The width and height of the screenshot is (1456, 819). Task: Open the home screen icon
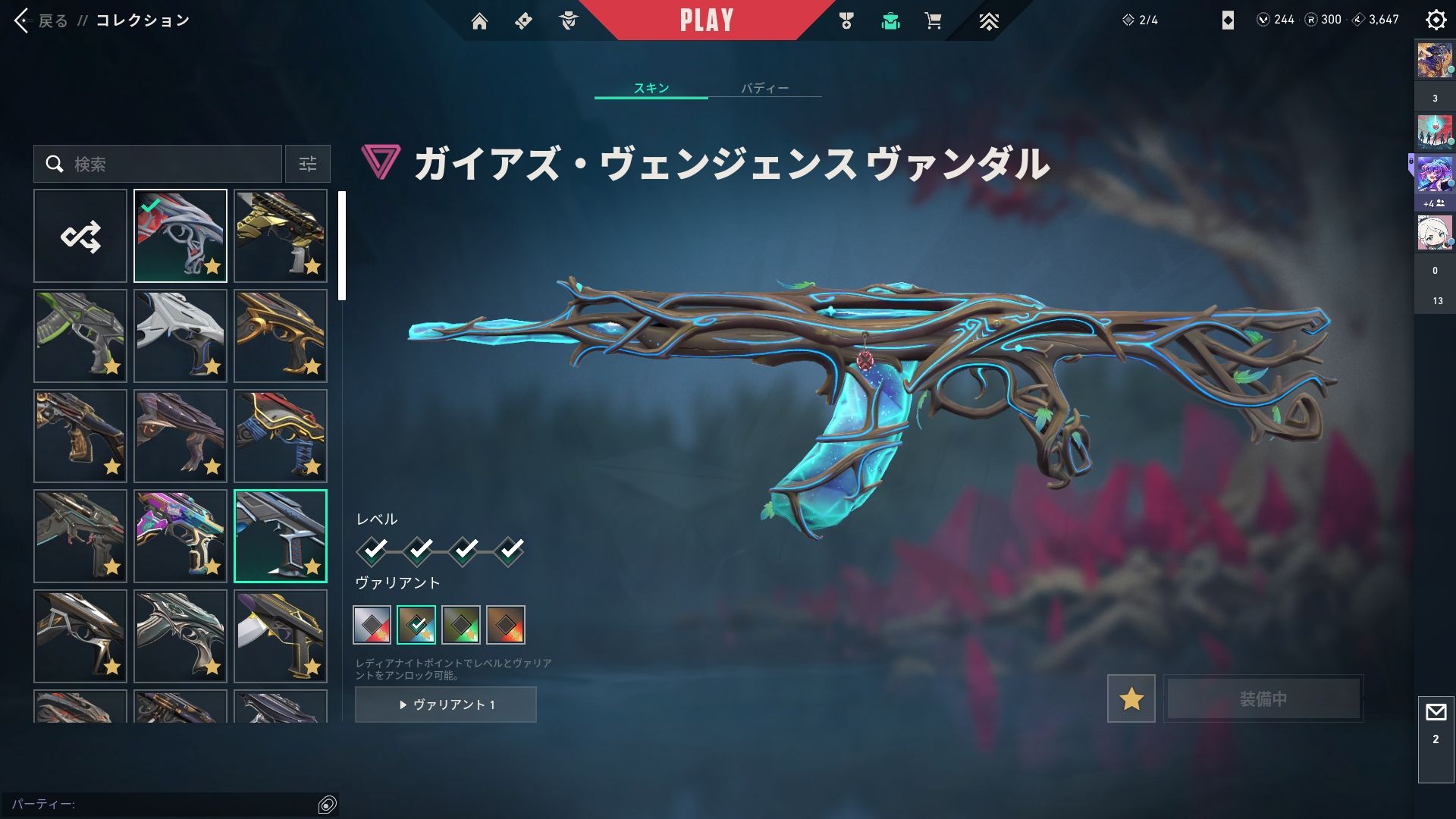tap(479, 21)
